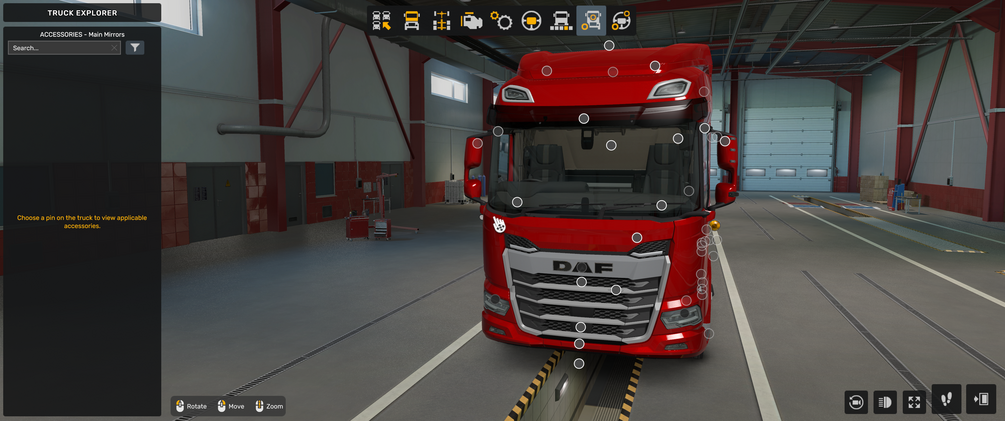Viewport: 1005px width, 421px height.
Task: Open the transmission gears category
Action: pyautogui.click(x=501, y=21)
